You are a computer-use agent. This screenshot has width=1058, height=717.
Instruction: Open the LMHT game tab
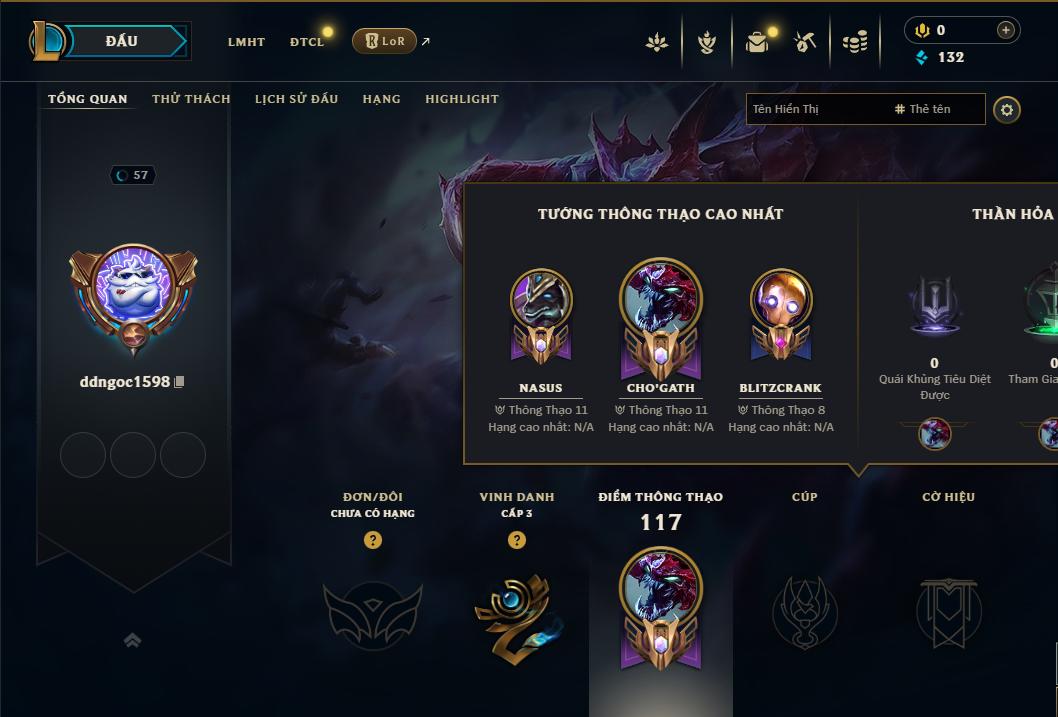click(246, 42)
